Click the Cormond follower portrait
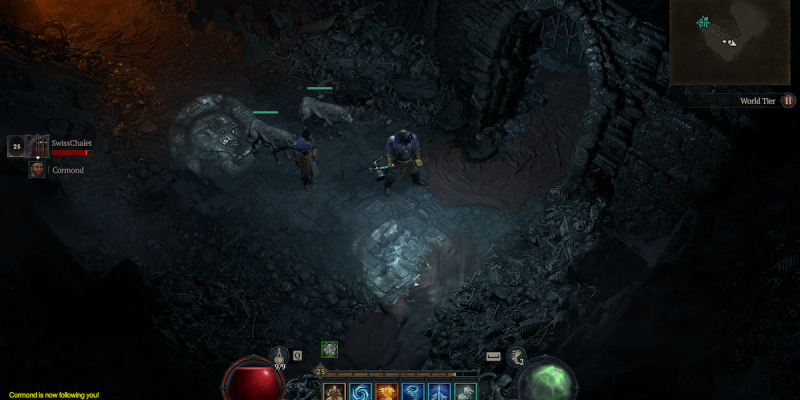Viewport: 800px width, 400px height. (x=37, y=170)
